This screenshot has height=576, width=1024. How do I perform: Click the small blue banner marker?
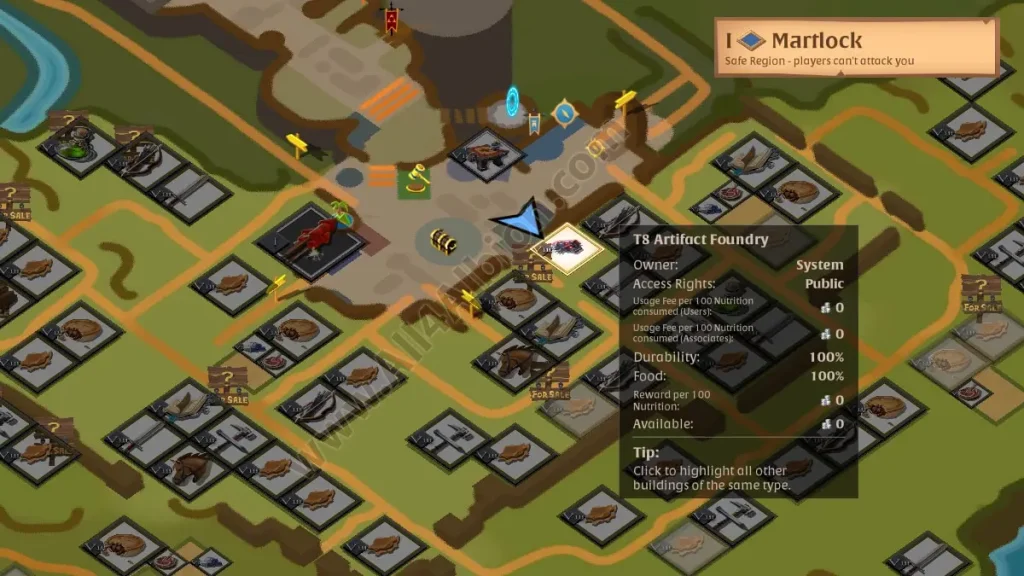tap(535, 124)
